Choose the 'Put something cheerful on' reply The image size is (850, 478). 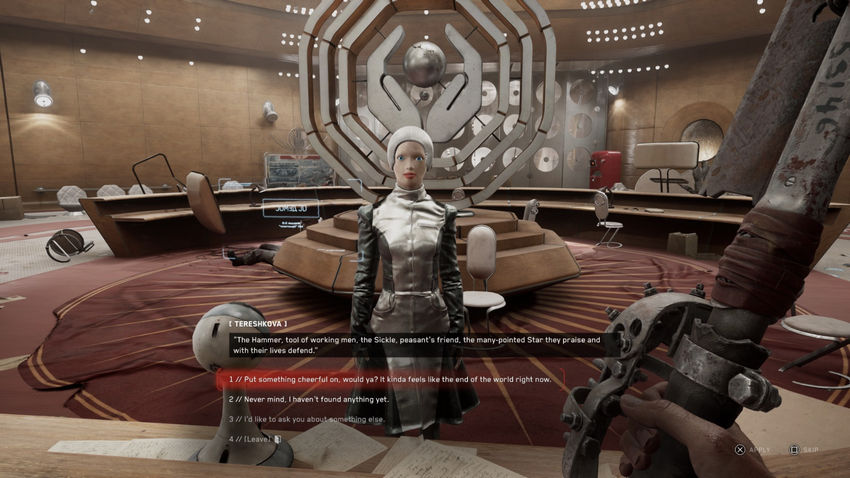click(x=390, y=380)
